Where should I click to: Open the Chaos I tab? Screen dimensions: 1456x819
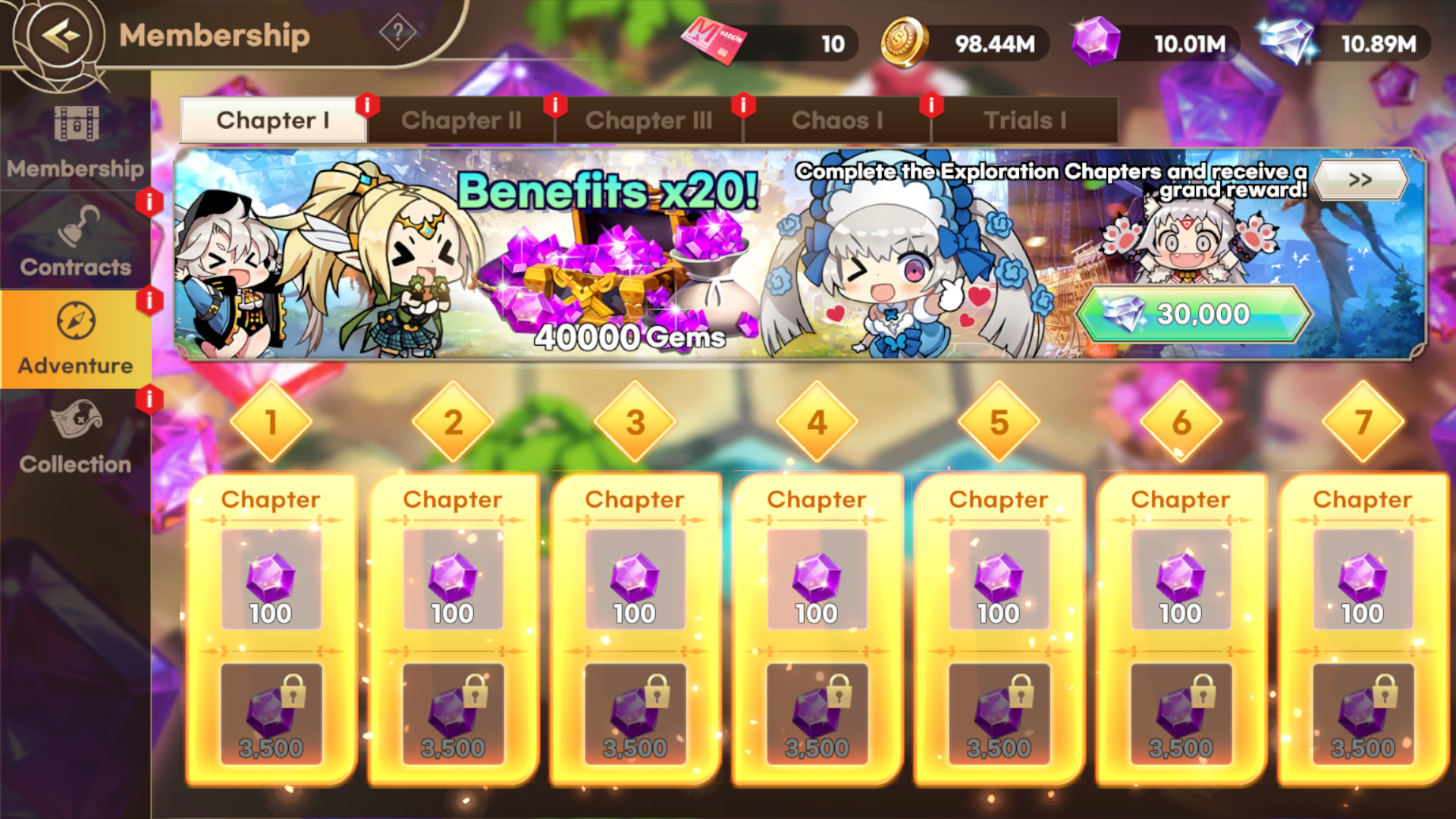pyautogui.click(x=837, y=120)
